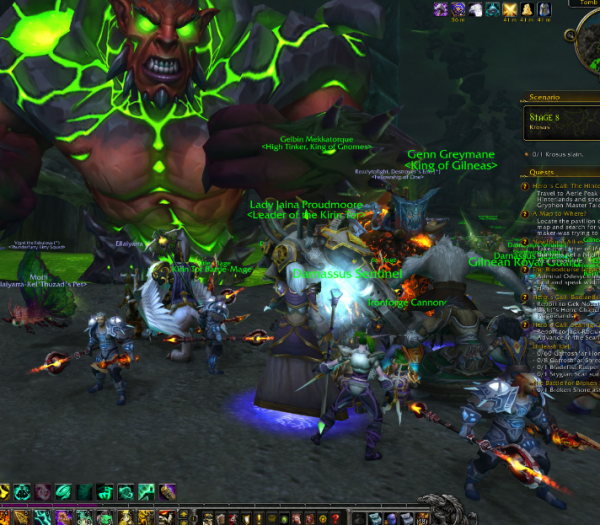The image size is (600, 525).
Task: Click the blue arcane circle buff icon
Action: pos(457,9)
